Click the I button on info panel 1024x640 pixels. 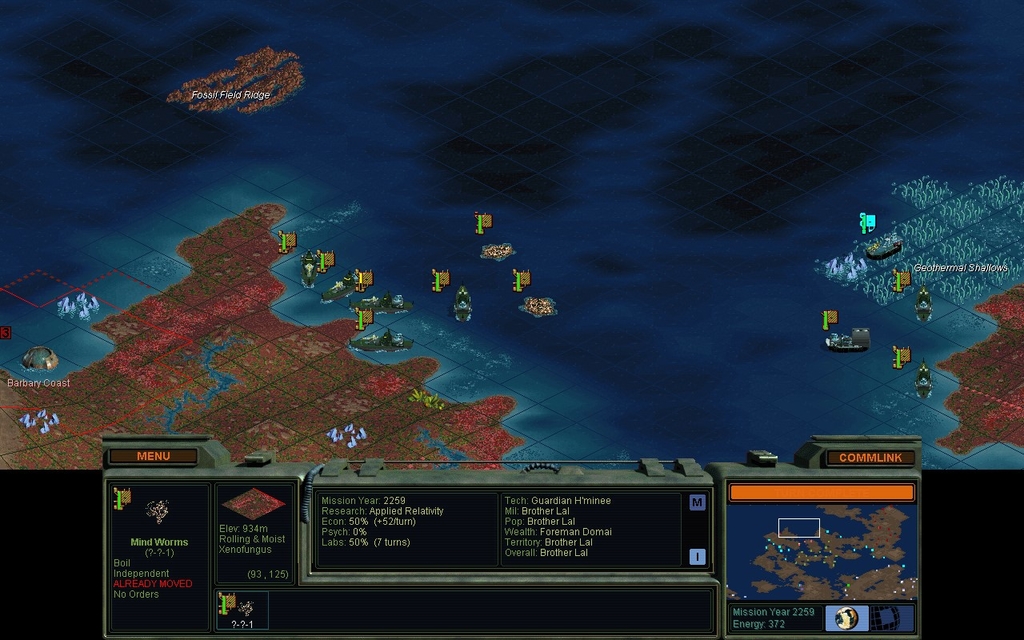tap(697, 557)
